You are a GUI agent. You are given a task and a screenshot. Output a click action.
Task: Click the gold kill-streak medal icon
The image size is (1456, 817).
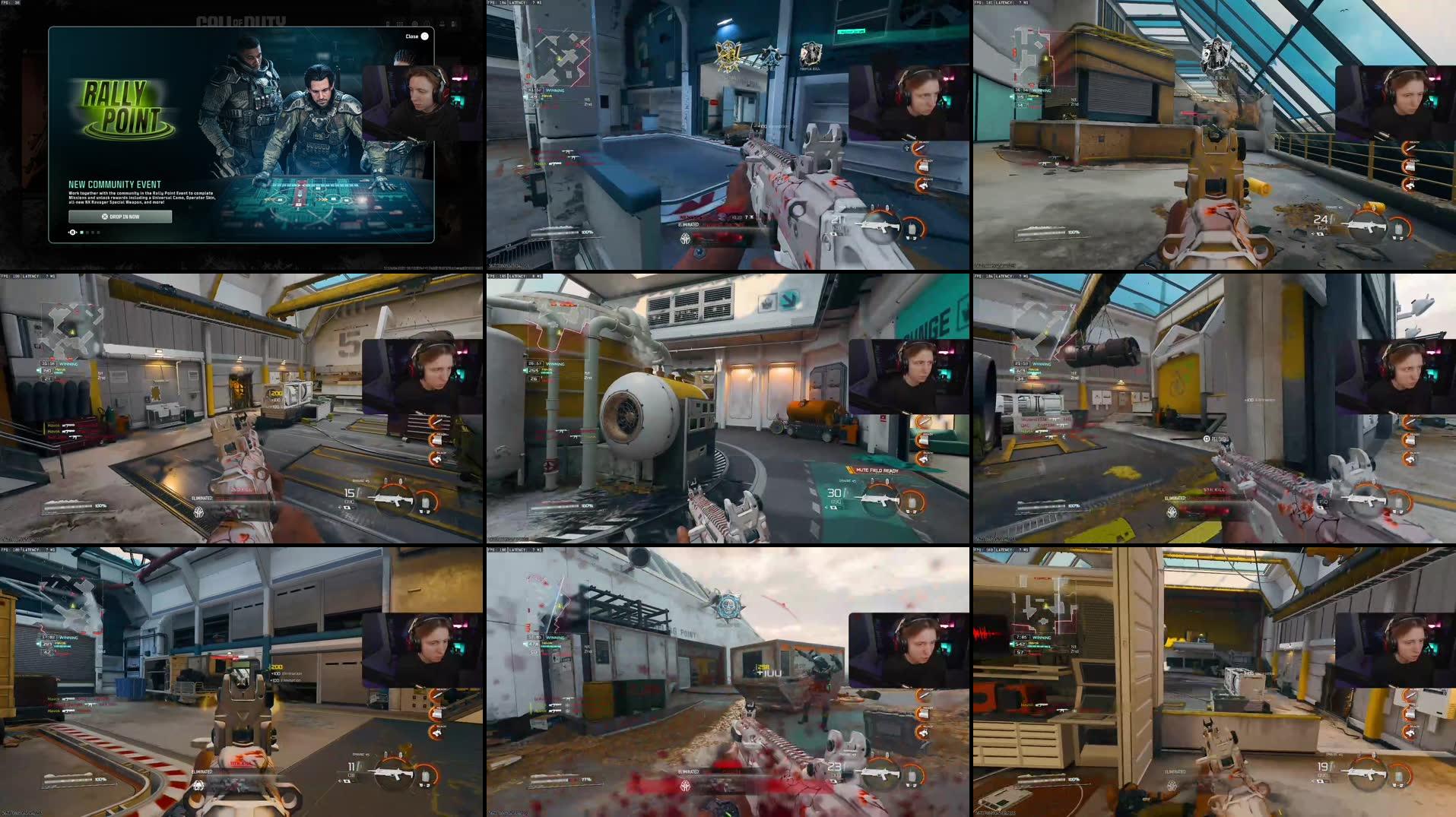728,55
